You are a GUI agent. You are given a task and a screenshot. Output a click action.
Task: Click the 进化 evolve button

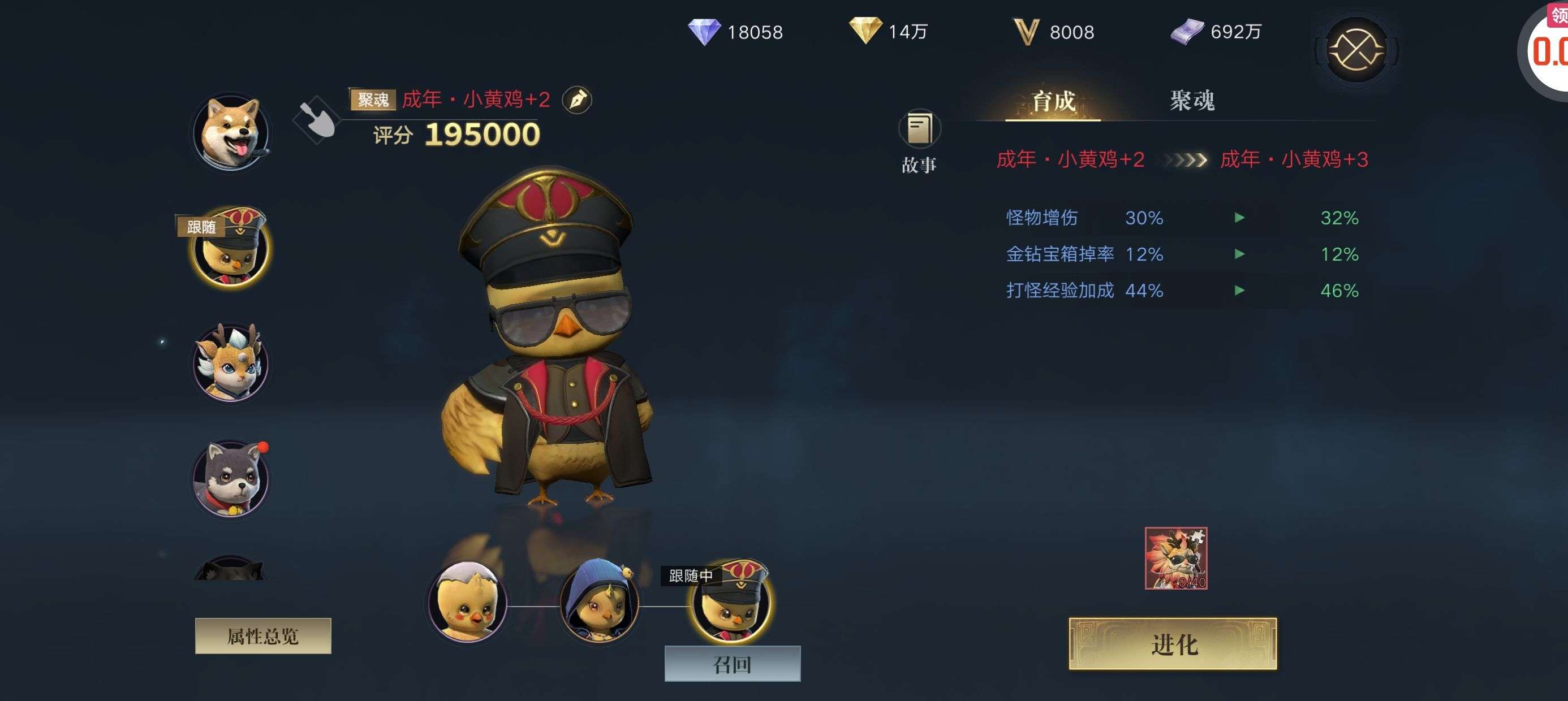(1173, 644)
